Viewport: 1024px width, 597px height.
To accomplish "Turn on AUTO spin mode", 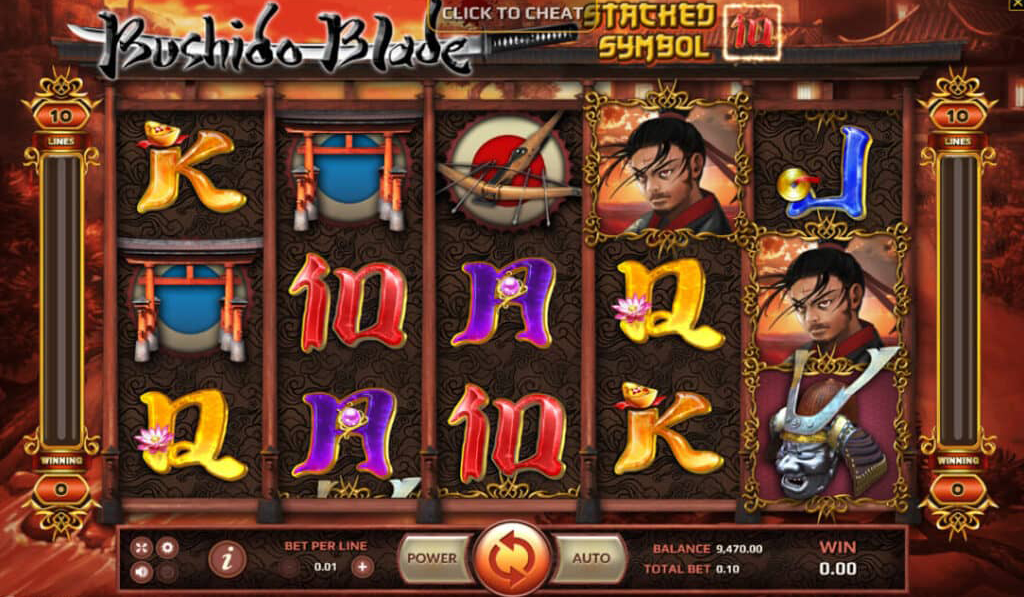I will pyautogui.click(x=590, y=558).
